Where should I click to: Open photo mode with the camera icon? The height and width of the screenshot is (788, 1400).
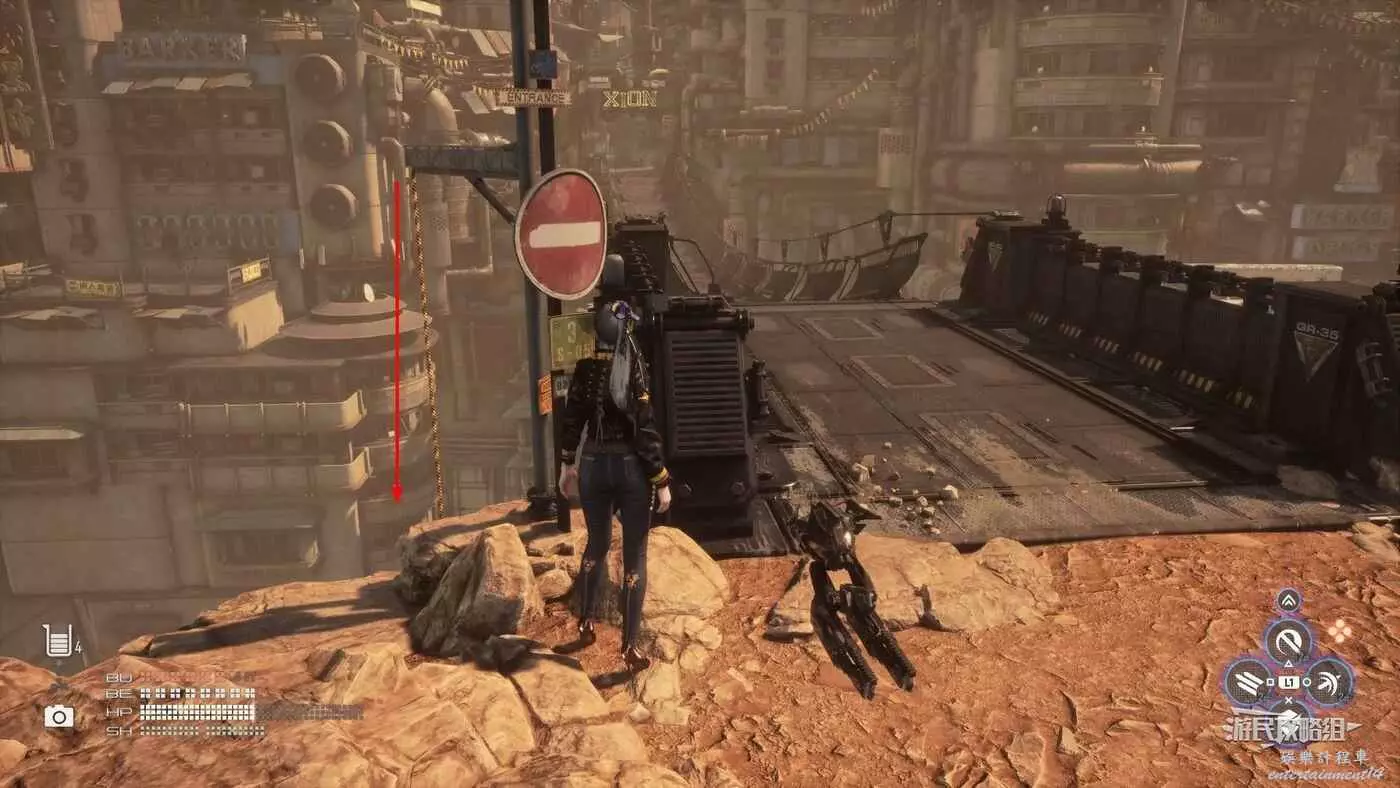tap(59, 716)
